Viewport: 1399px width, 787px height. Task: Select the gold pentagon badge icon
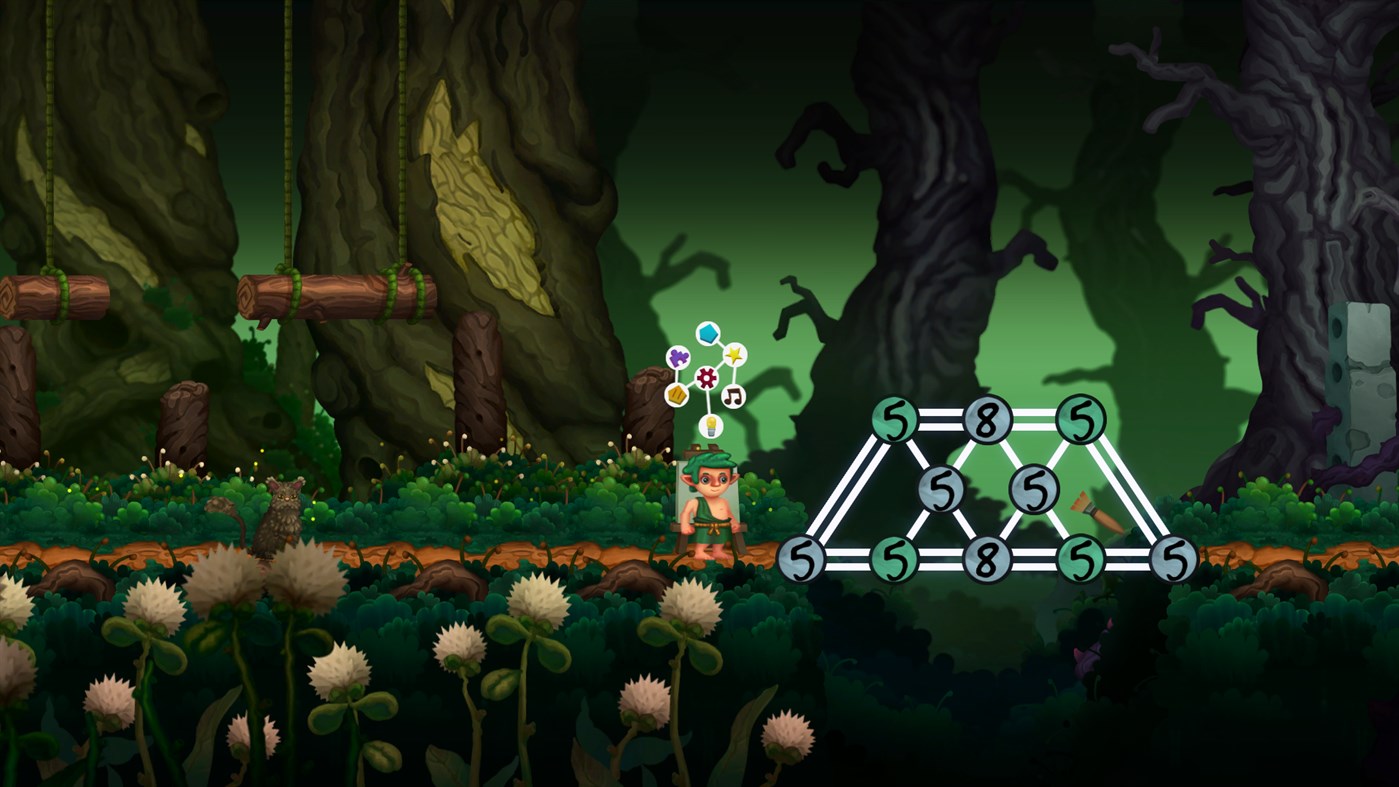pyautogui.click(x=678, y=395)
